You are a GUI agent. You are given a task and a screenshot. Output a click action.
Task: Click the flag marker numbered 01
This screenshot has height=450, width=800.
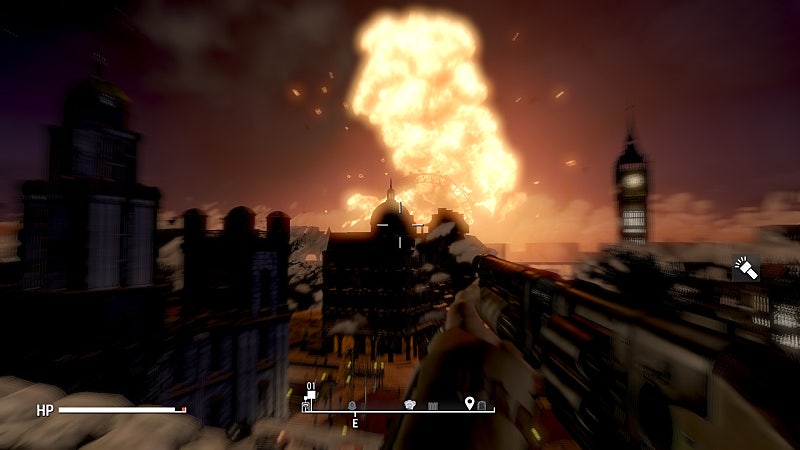pyautogui.click(x=310, y=395)
